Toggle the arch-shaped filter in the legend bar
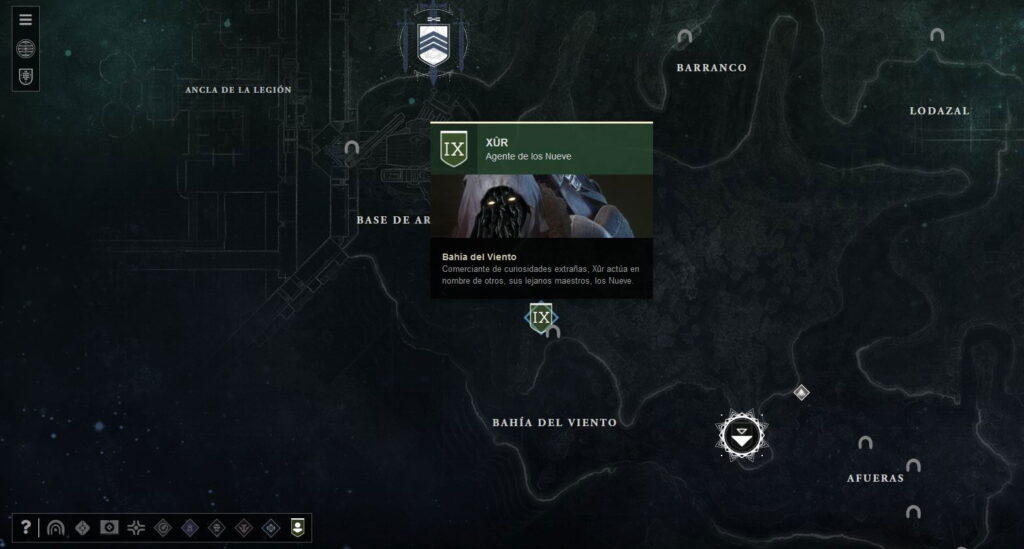 56,527
